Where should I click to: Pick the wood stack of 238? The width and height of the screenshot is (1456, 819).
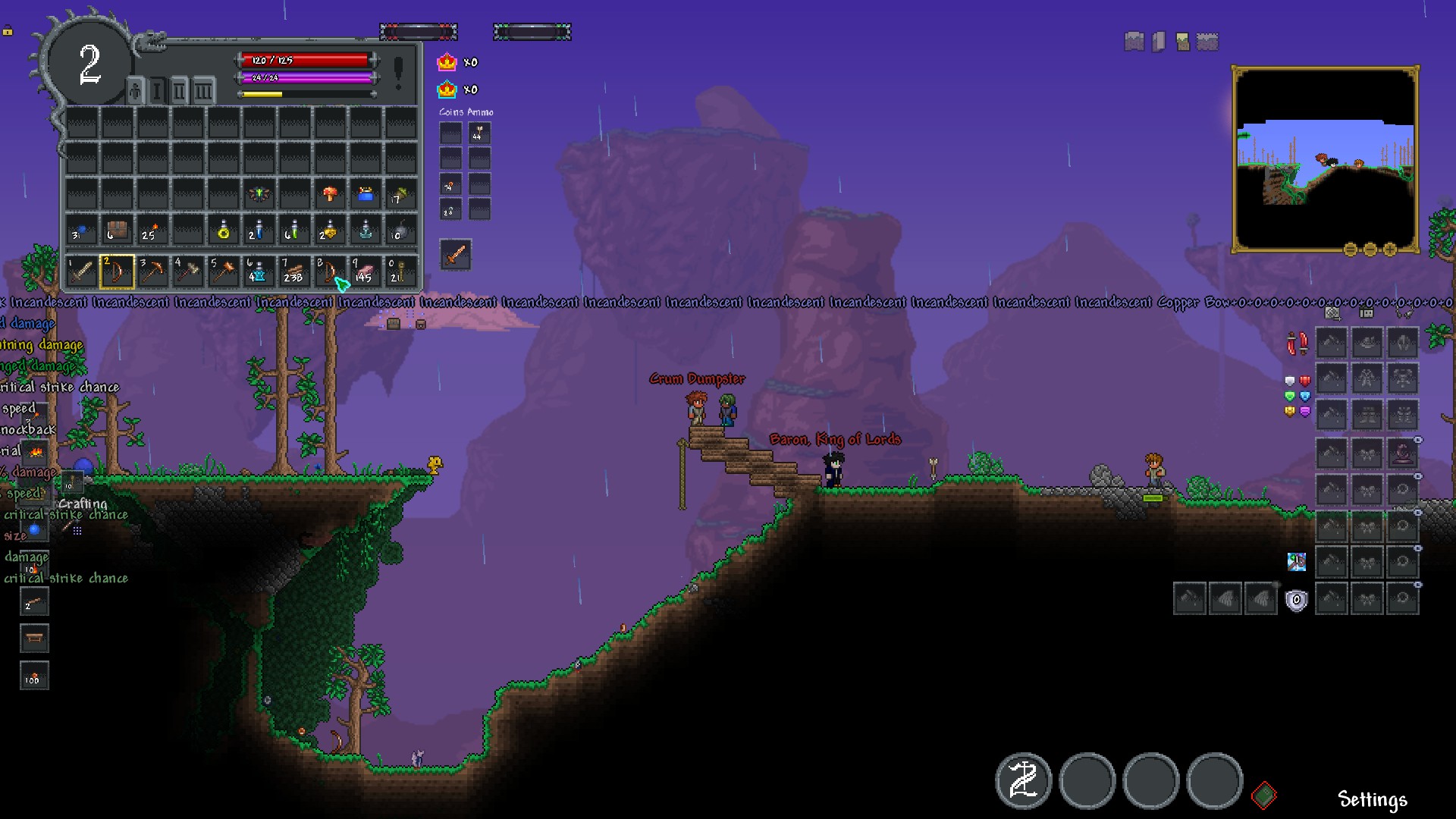pyautogui.click(x=294, y=271)
